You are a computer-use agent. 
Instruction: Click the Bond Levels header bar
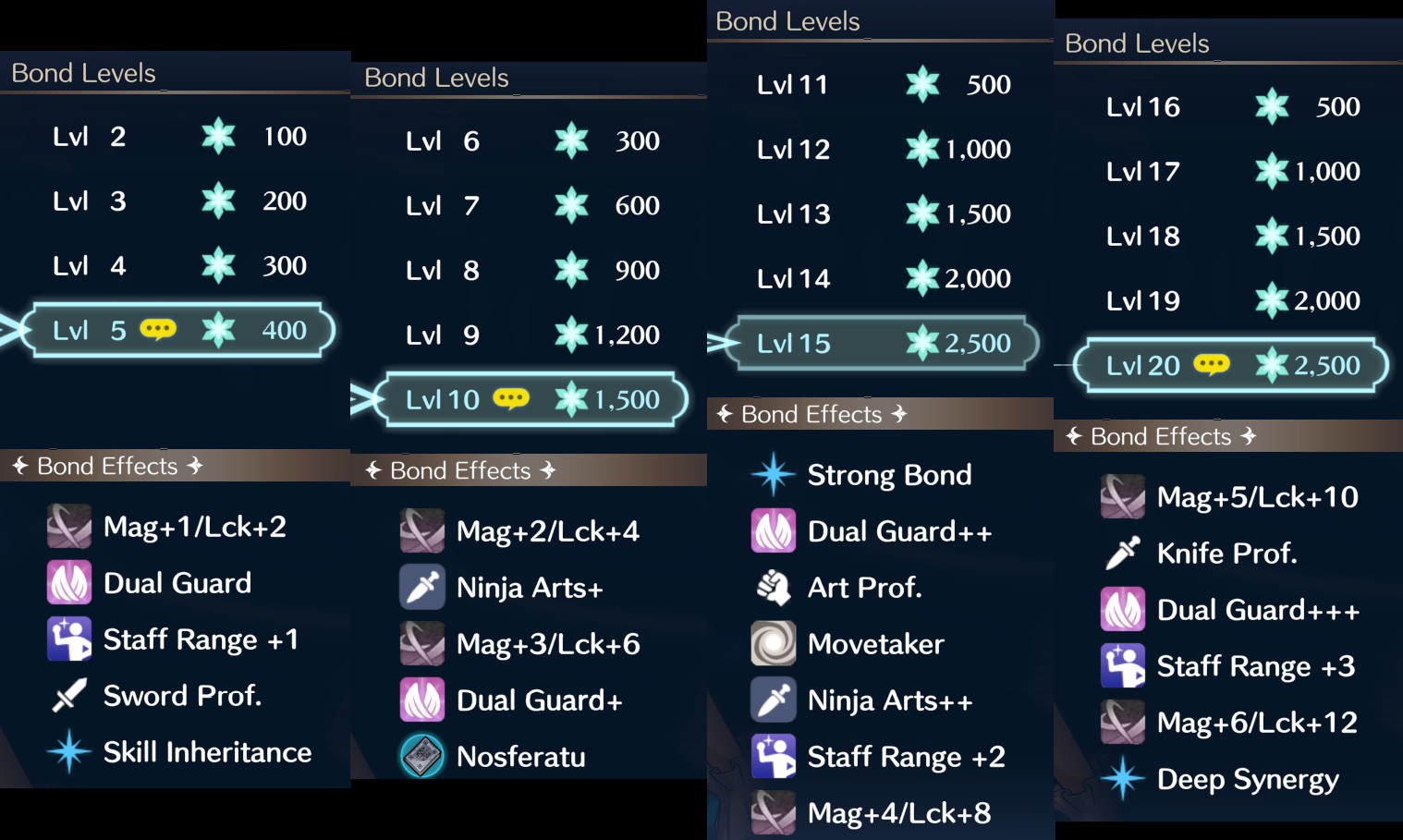(x=83, y=73)
